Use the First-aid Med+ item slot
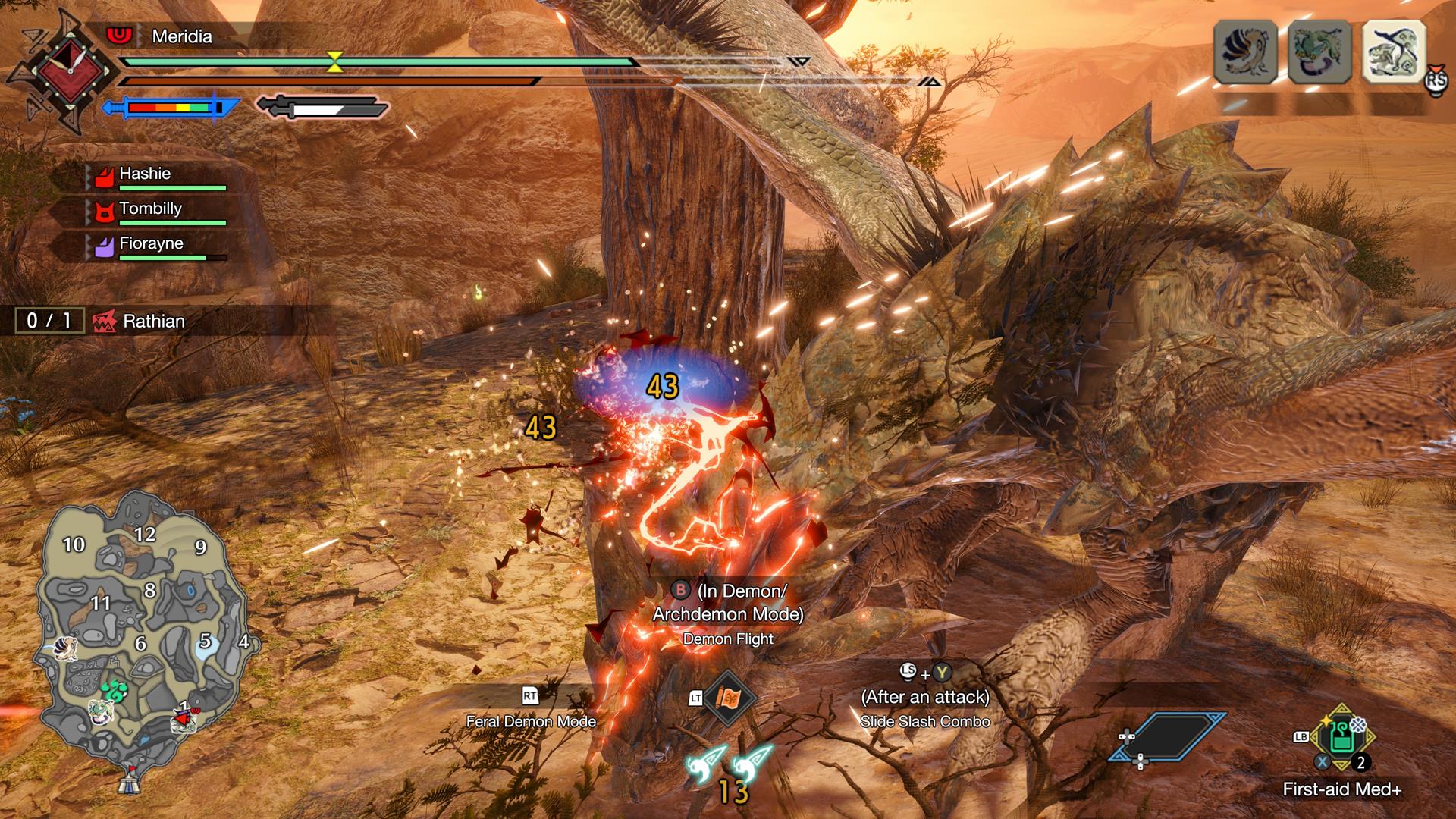Image resolution: width=1456 pixels, height=819 pixels. [x=1341, y=739]
